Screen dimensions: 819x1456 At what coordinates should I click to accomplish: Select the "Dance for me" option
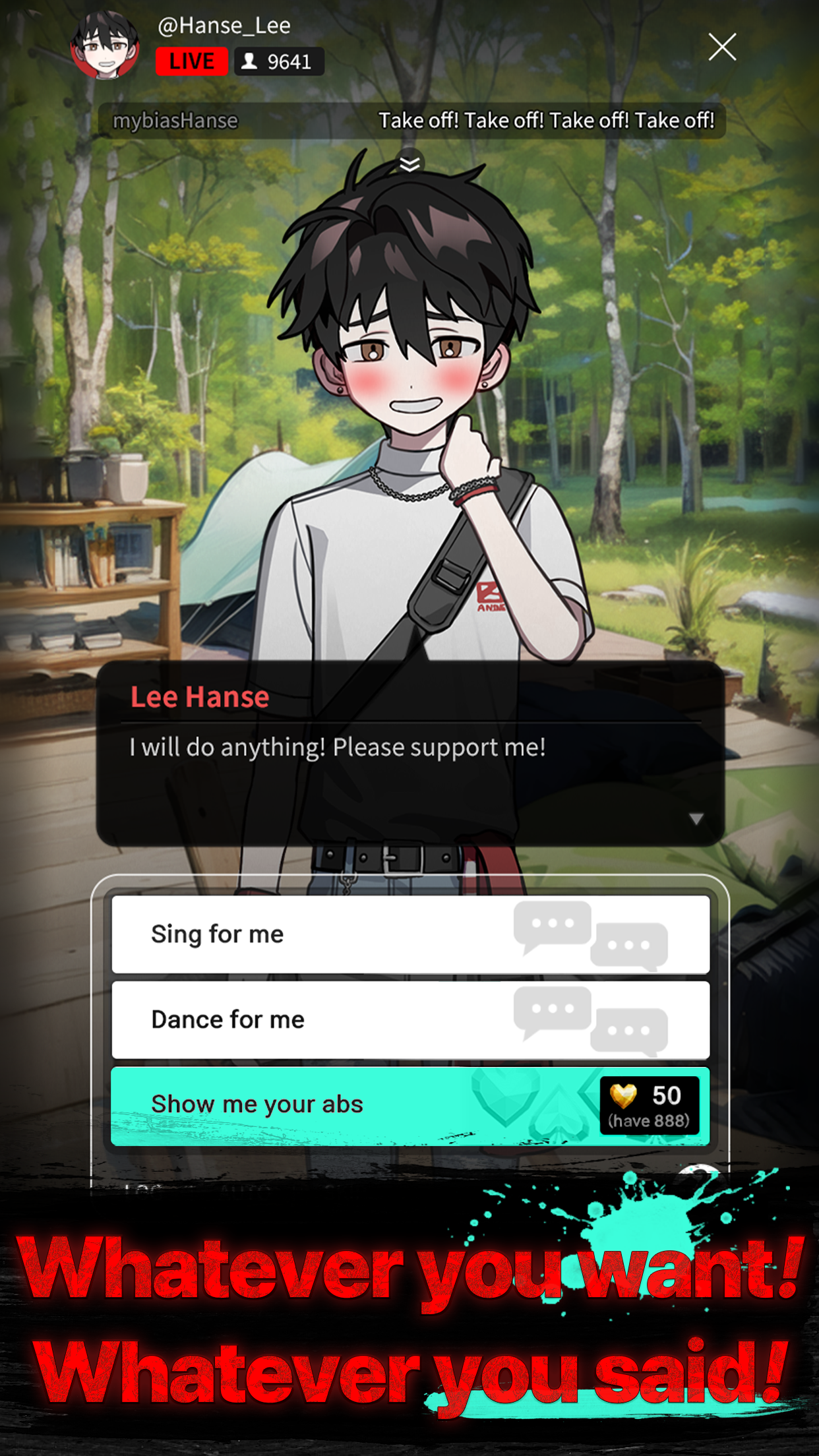point(410,1019)
